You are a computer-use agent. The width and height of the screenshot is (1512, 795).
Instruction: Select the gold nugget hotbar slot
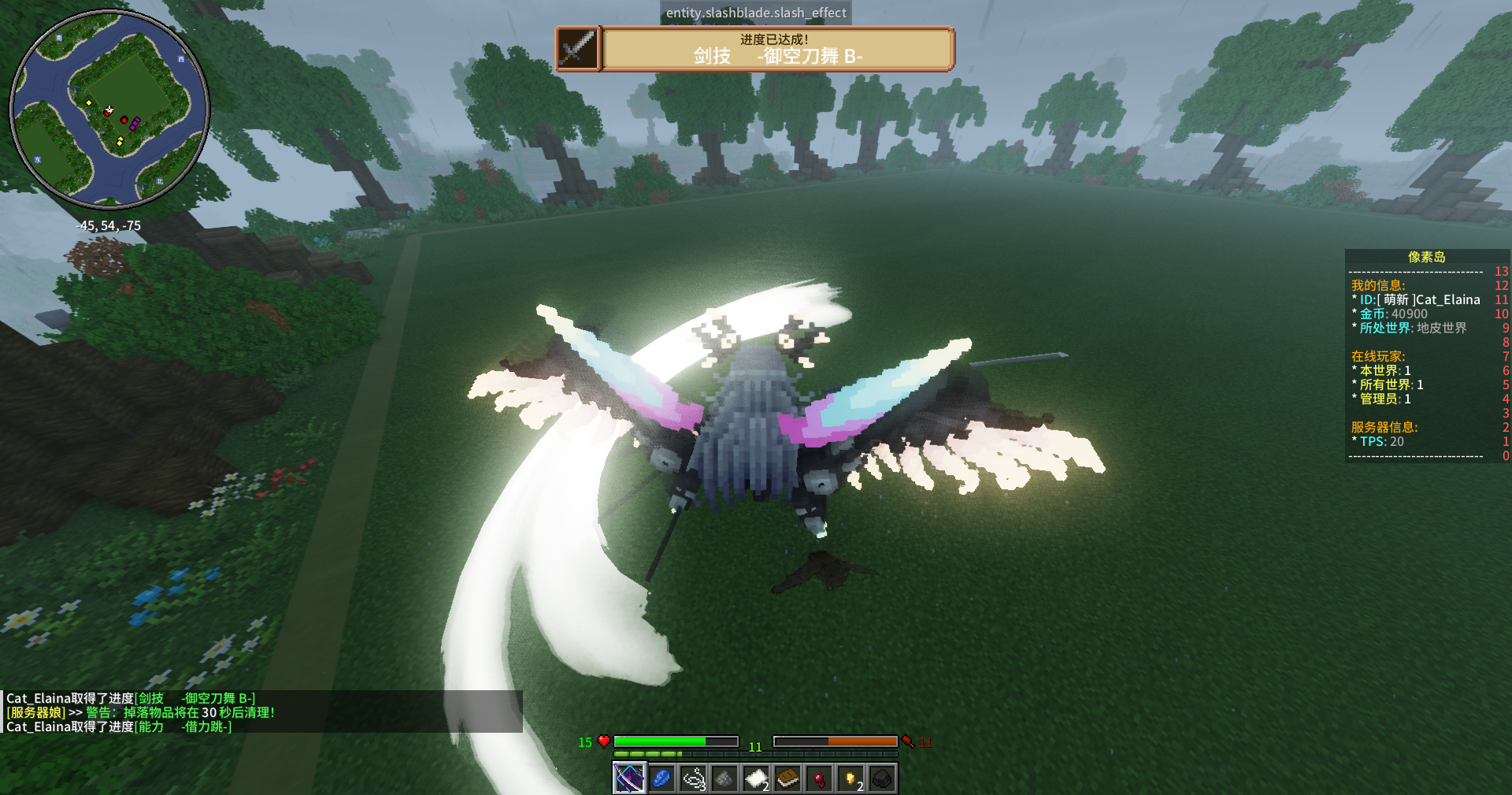pyautogui.click(x=850, y=778)
